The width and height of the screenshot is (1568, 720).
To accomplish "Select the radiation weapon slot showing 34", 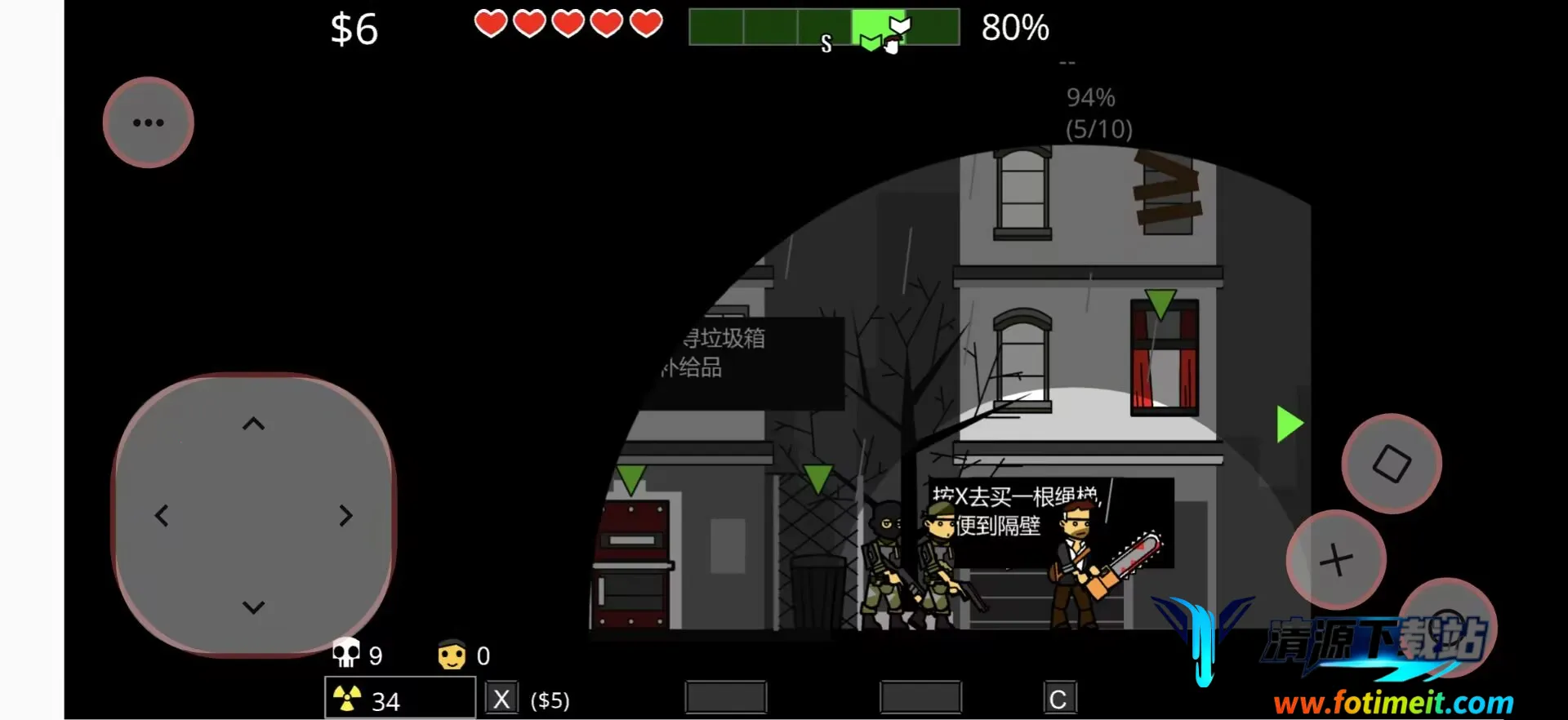I will [400, 699].
